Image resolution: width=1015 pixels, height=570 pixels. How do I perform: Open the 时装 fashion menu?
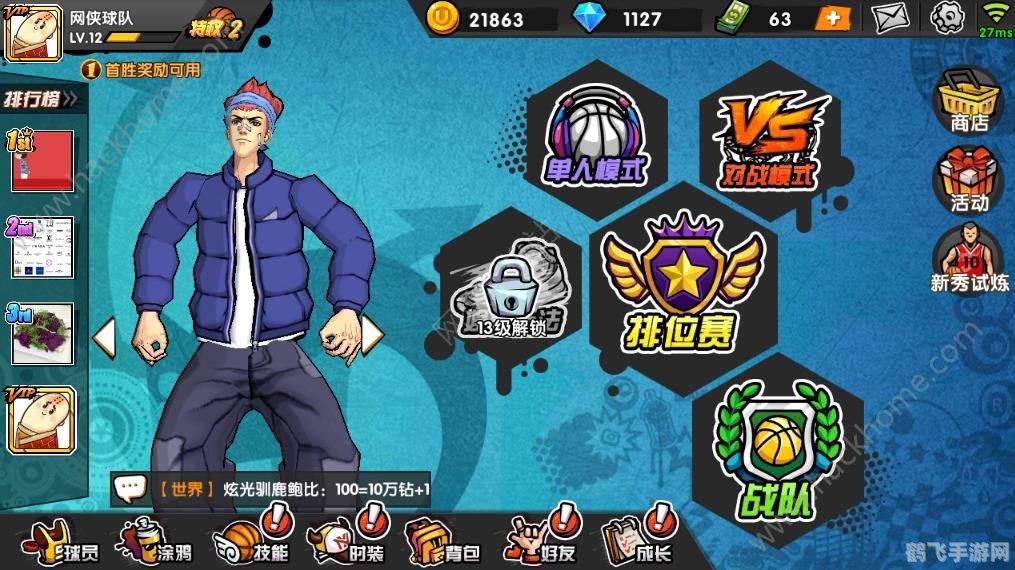click(348, 543)
